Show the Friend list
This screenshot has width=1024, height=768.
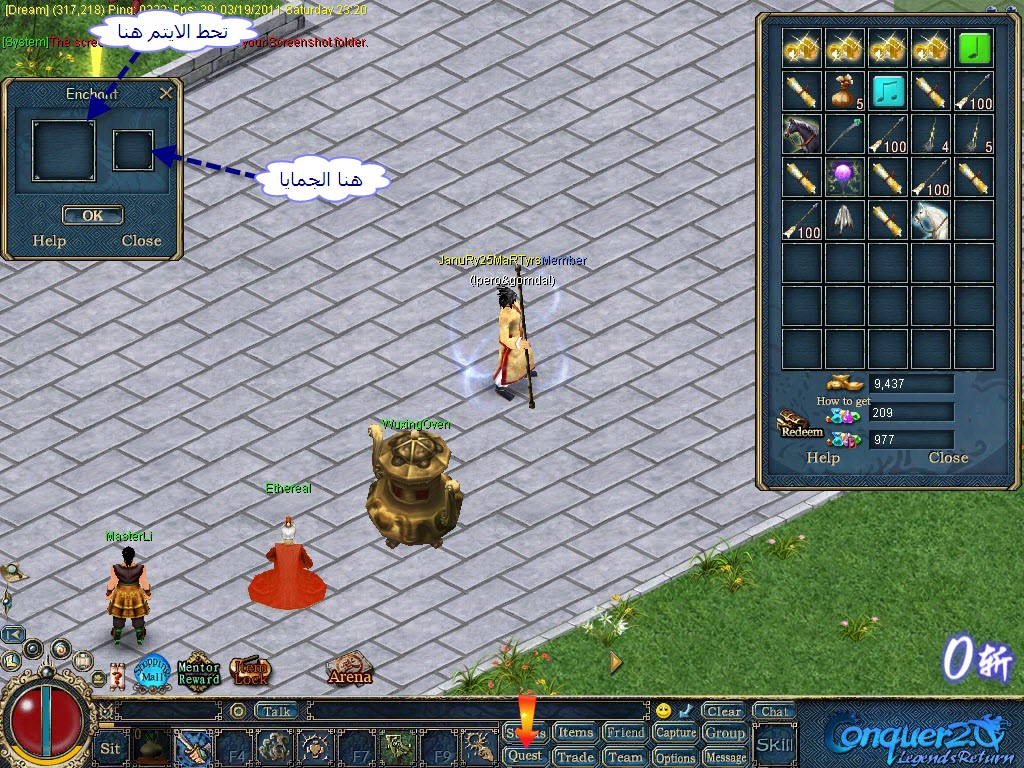[625, 733]
